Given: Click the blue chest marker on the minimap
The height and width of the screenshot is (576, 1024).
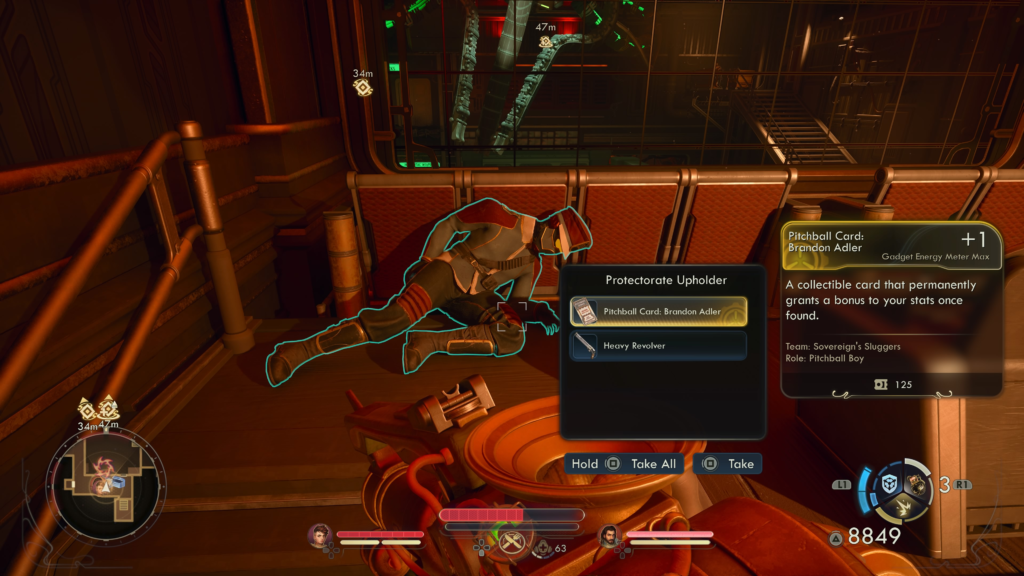Looking at the screenshot, I should click(x=117, y=483).
